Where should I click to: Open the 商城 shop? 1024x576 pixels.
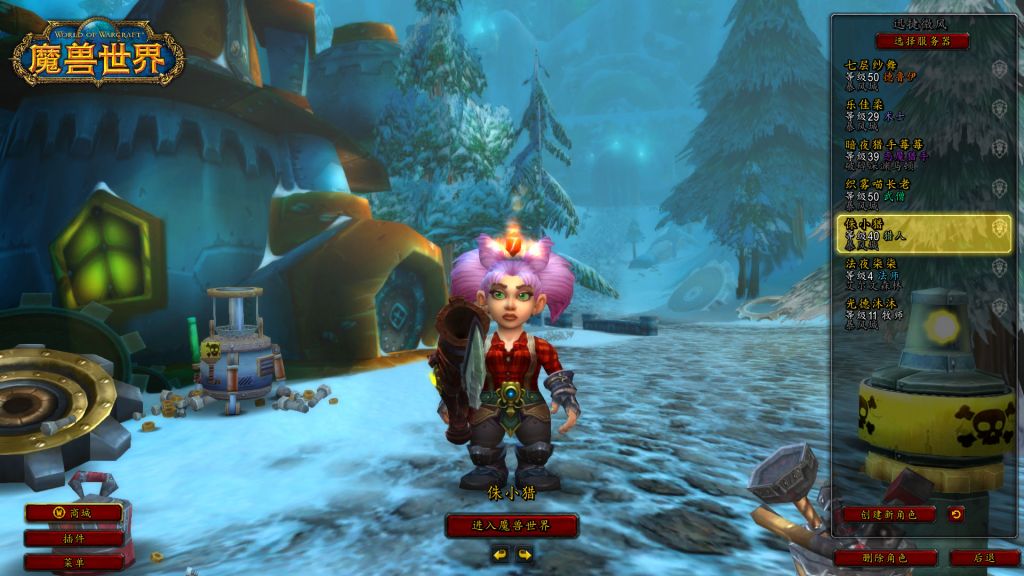click(x=74, y=513)
